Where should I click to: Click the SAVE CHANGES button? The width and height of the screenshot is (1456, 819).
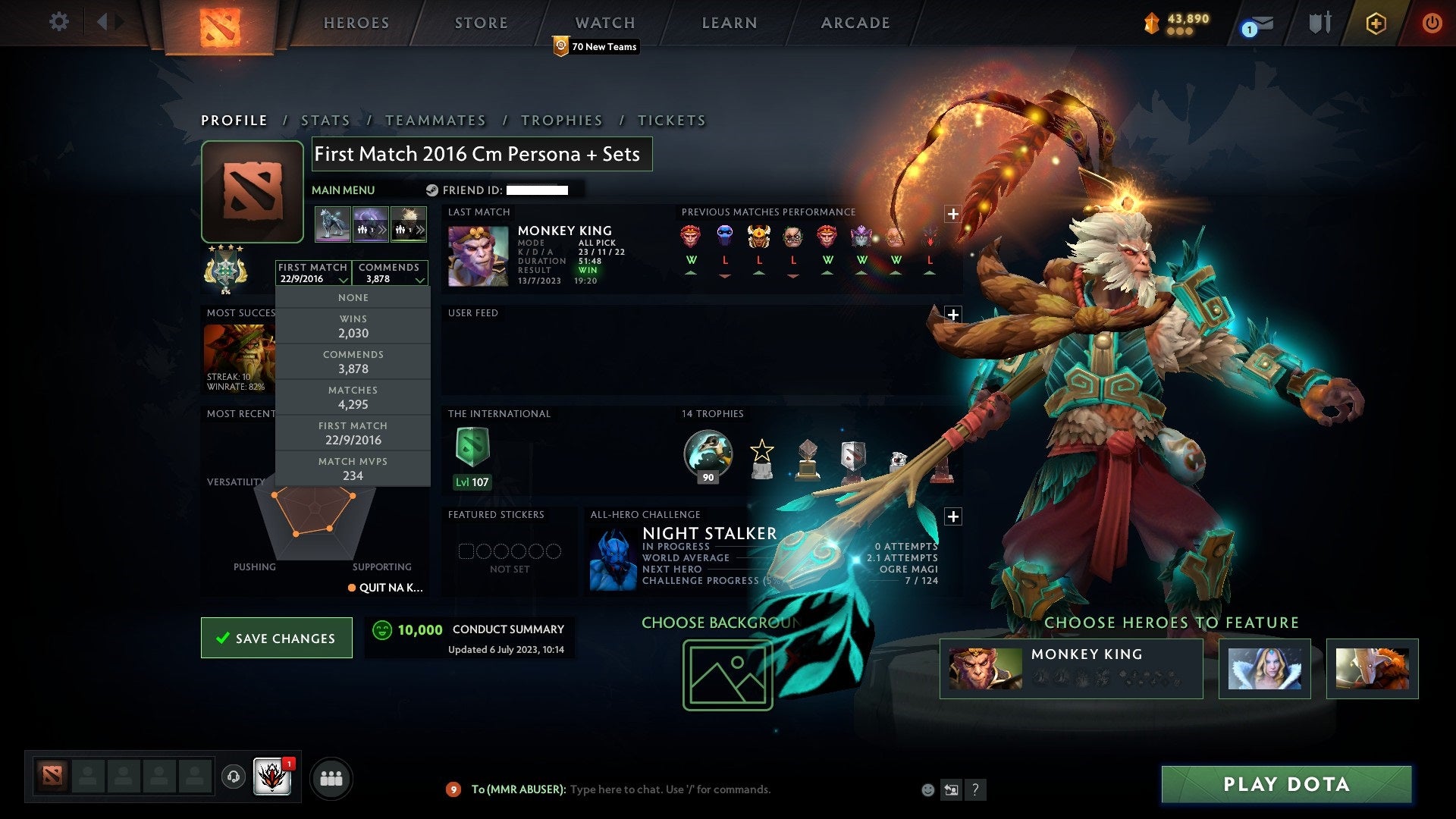(x=276, y=638)
